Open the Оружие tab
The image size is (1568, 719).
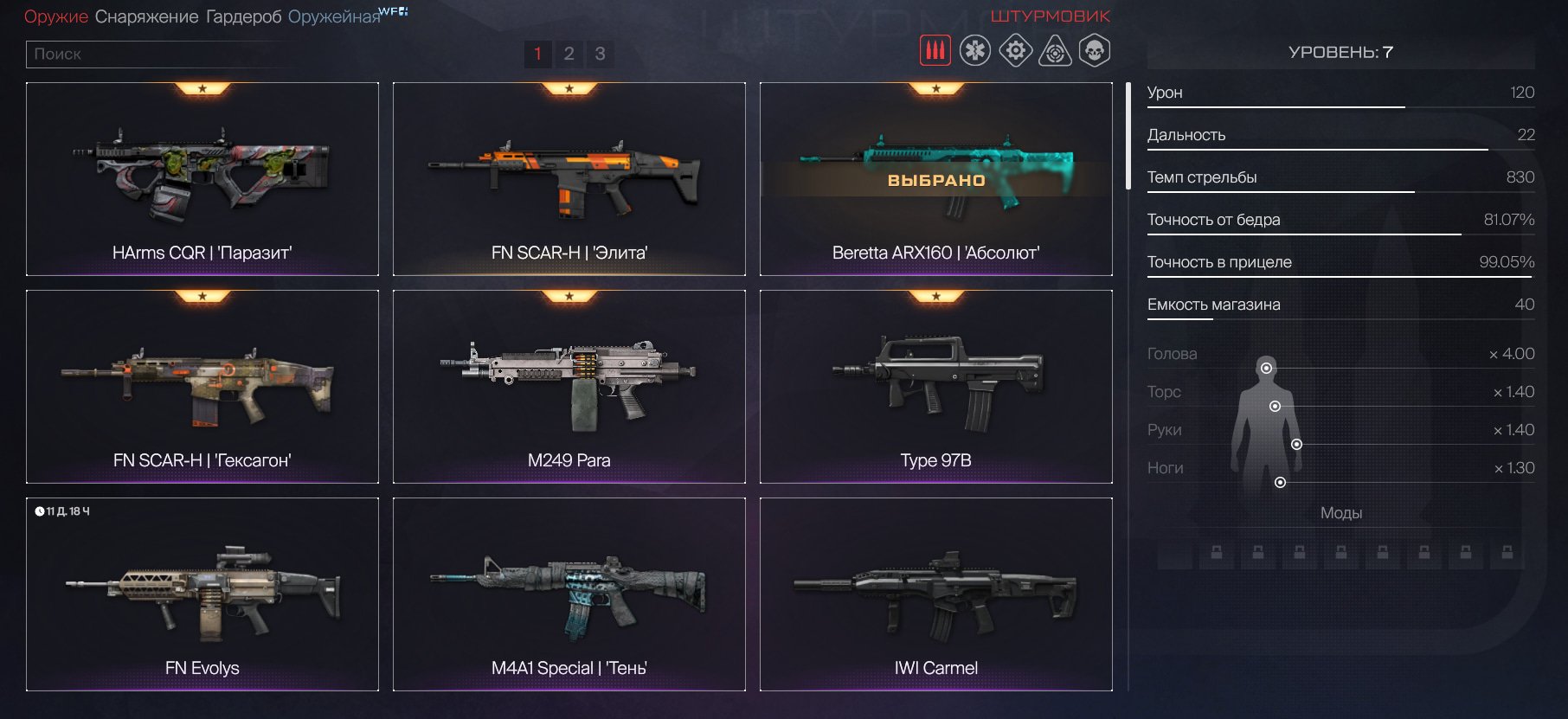[55, 16]
